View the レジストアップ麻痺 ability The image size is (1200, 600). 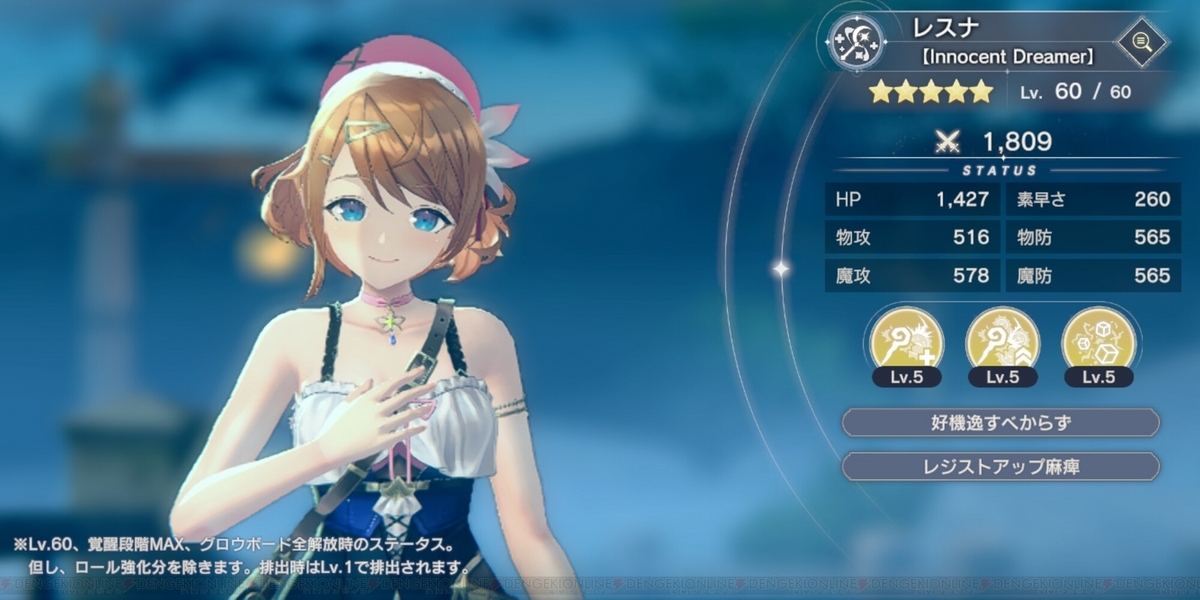click(1001, 466)
